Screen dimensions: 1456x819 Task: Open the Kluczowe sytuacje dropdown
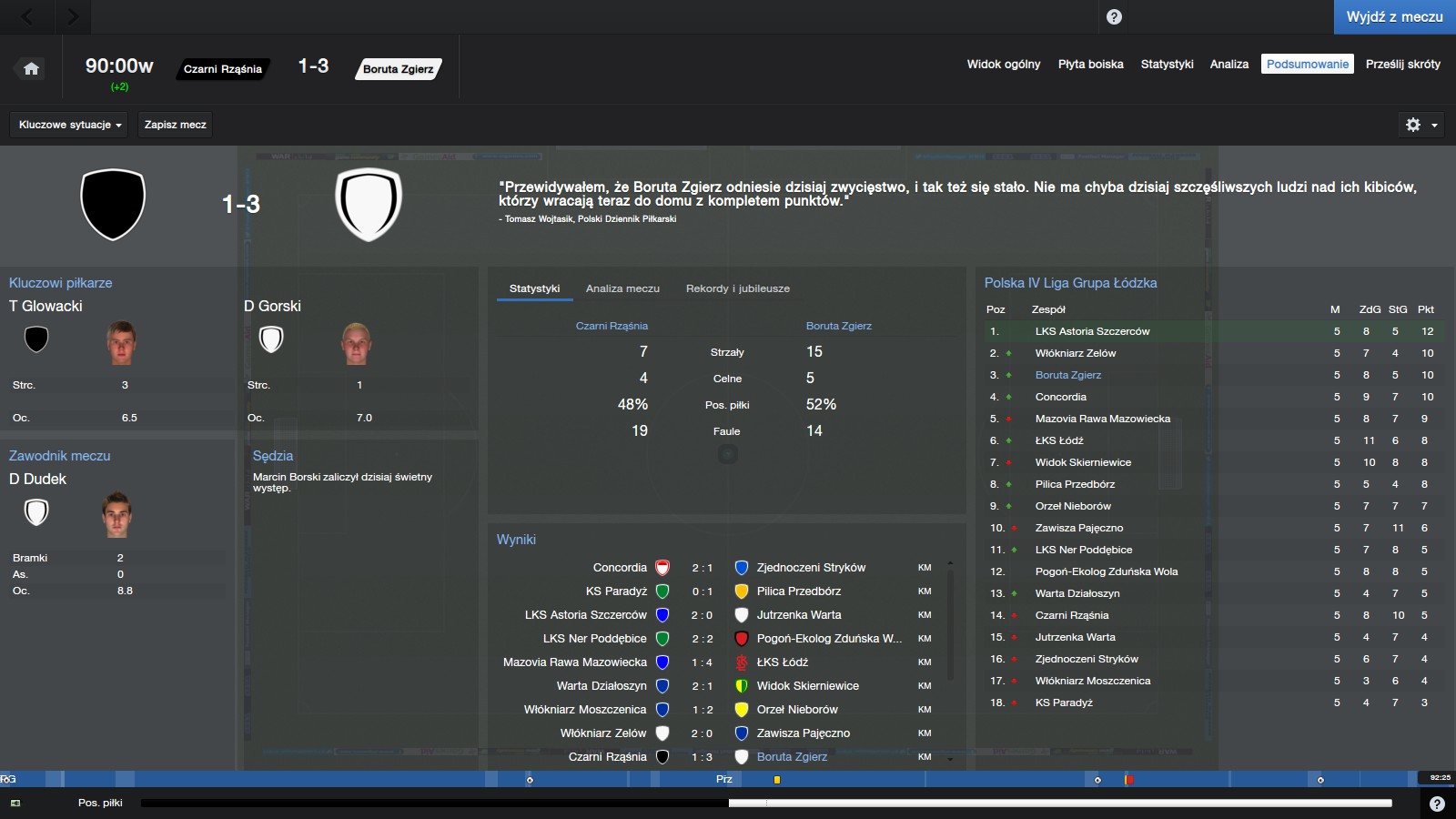point(70,125)
